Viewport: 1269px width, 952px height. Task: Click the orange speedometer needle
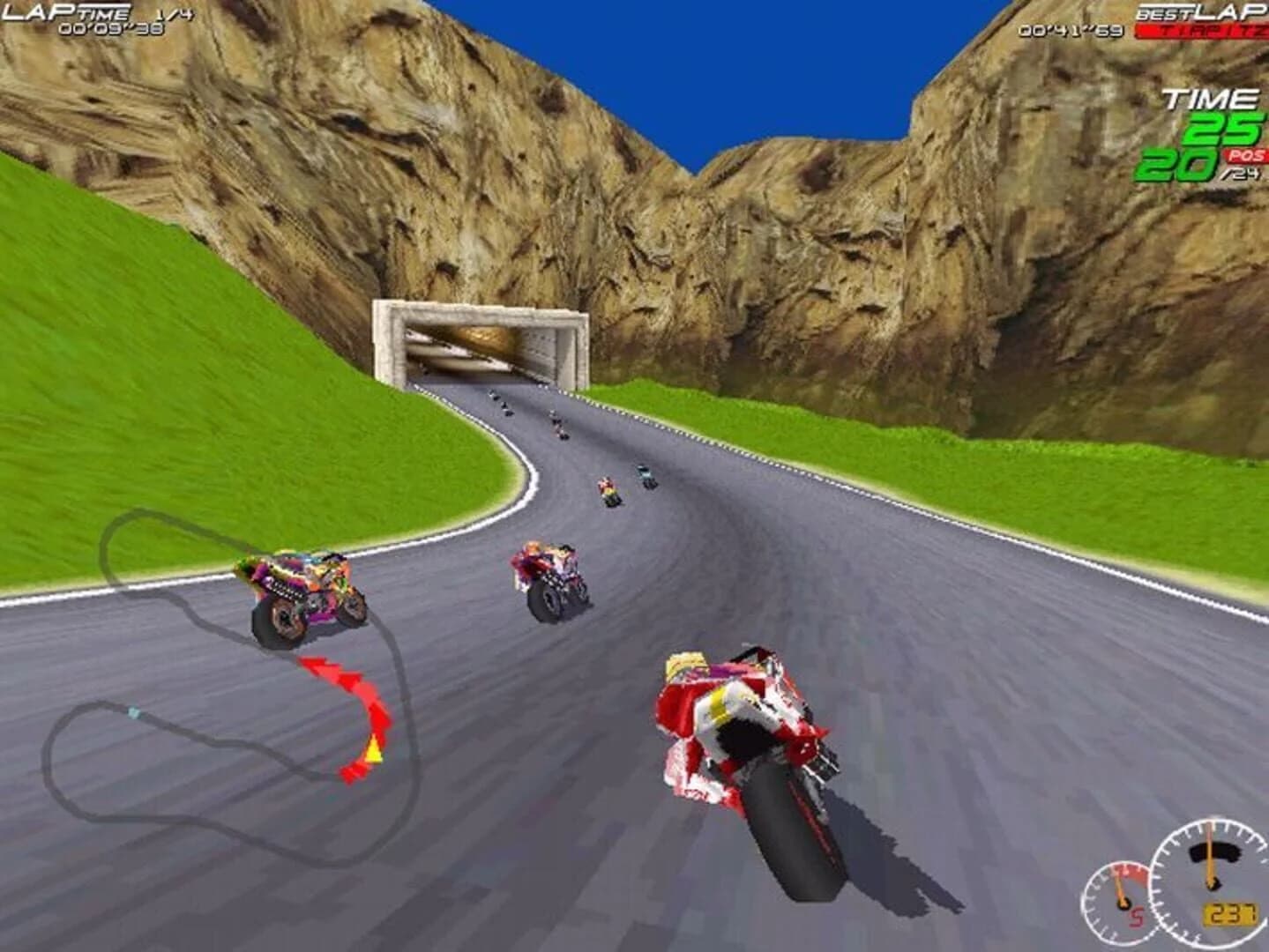click(1208, 851)
